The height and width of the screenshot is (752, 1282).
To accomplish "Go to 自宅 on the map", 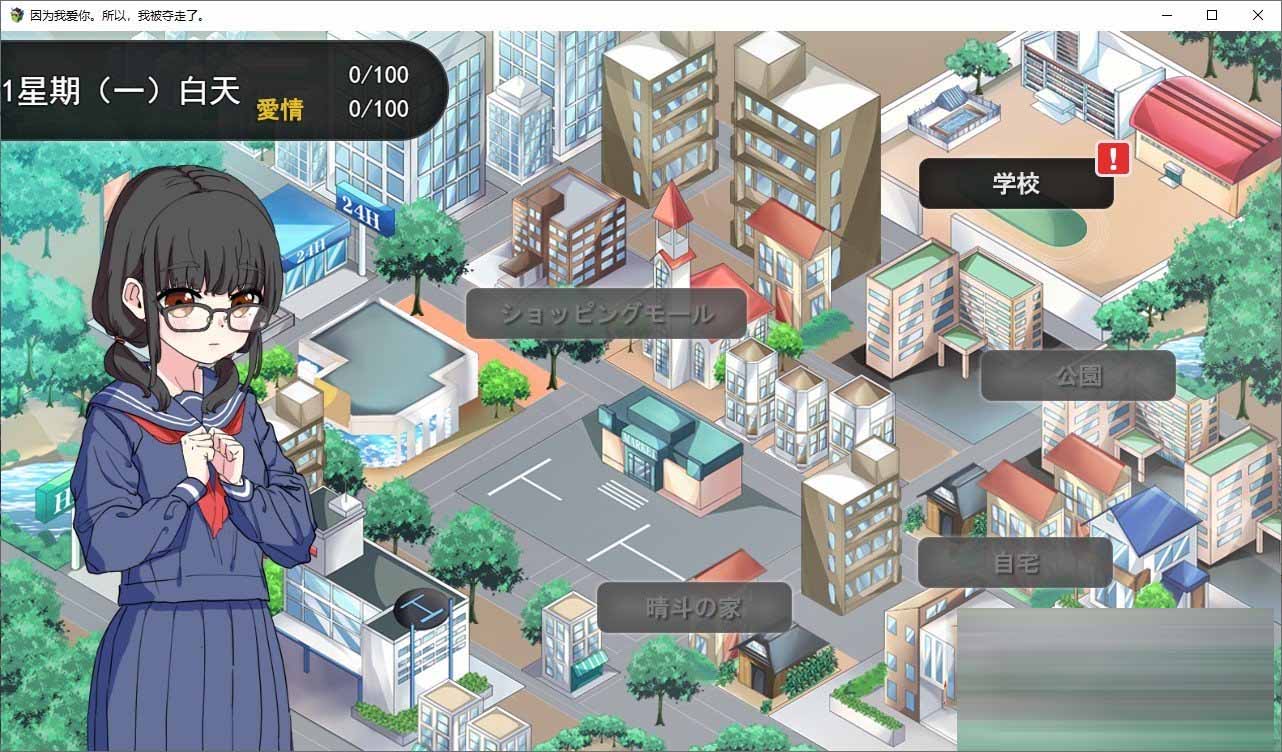I will [1015, 561].
